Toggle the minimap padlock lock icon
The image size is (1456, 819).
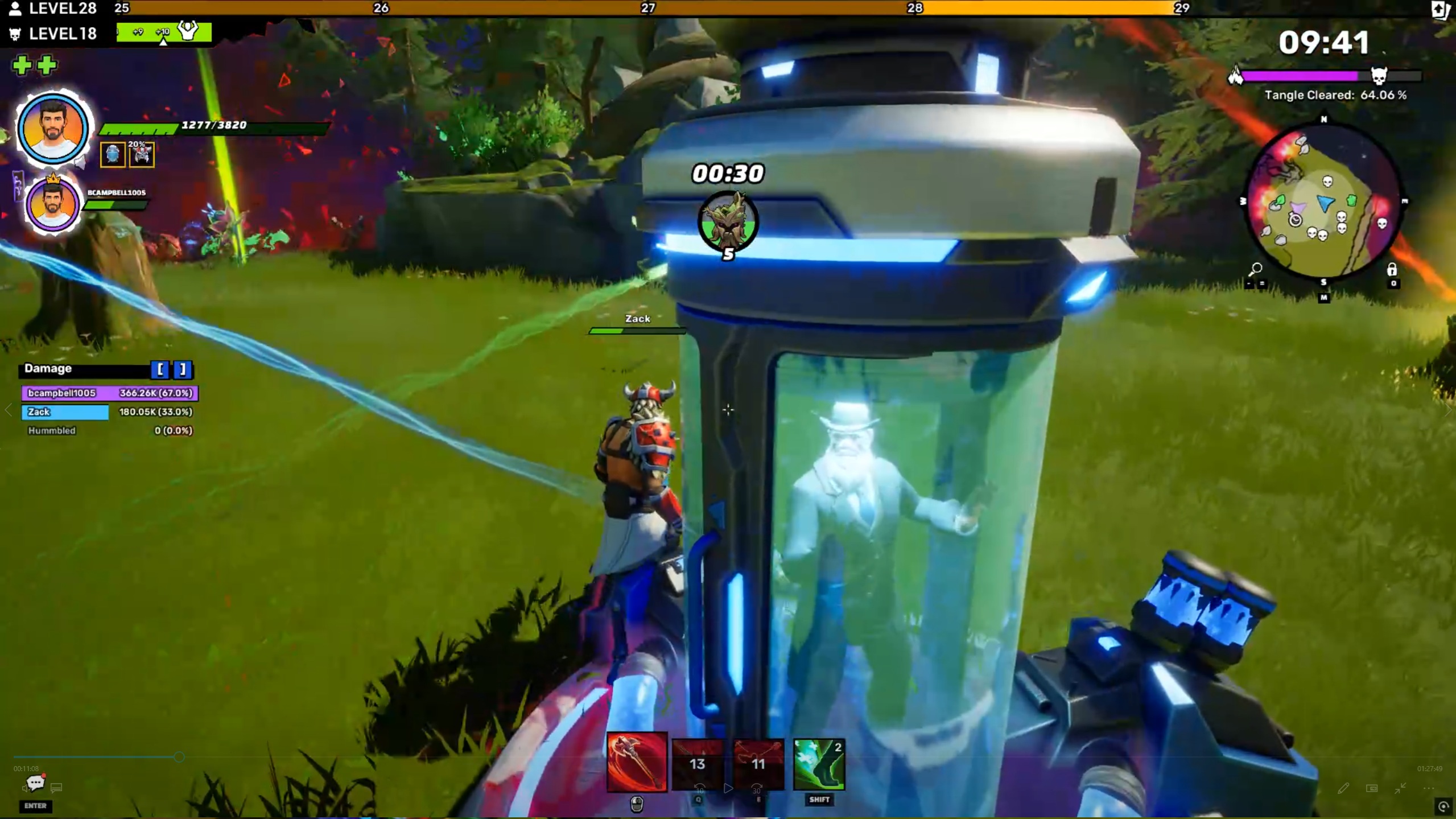(x=1392, y=269)
